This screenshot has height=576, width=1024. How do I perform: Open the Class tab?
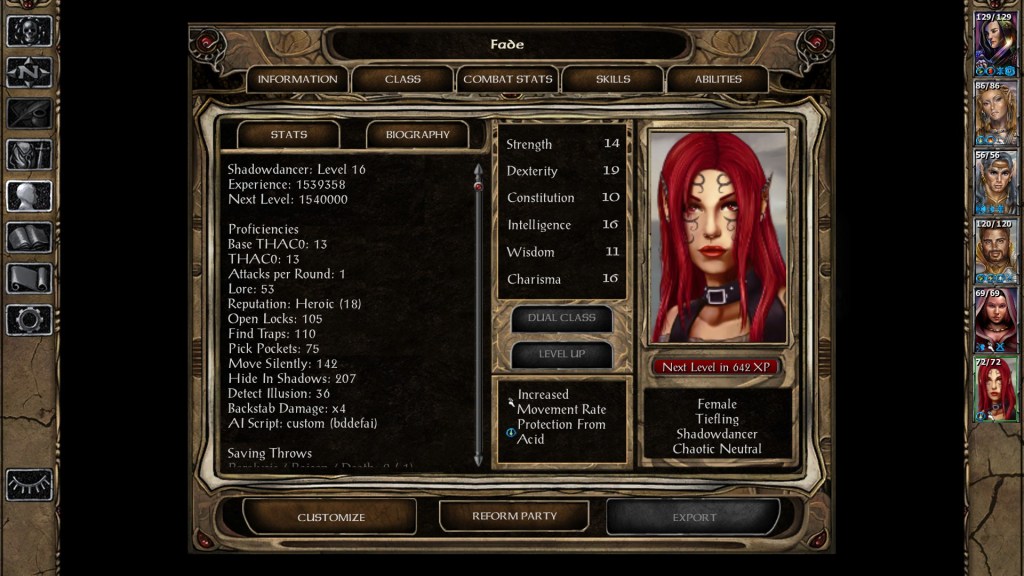point(402,79)
